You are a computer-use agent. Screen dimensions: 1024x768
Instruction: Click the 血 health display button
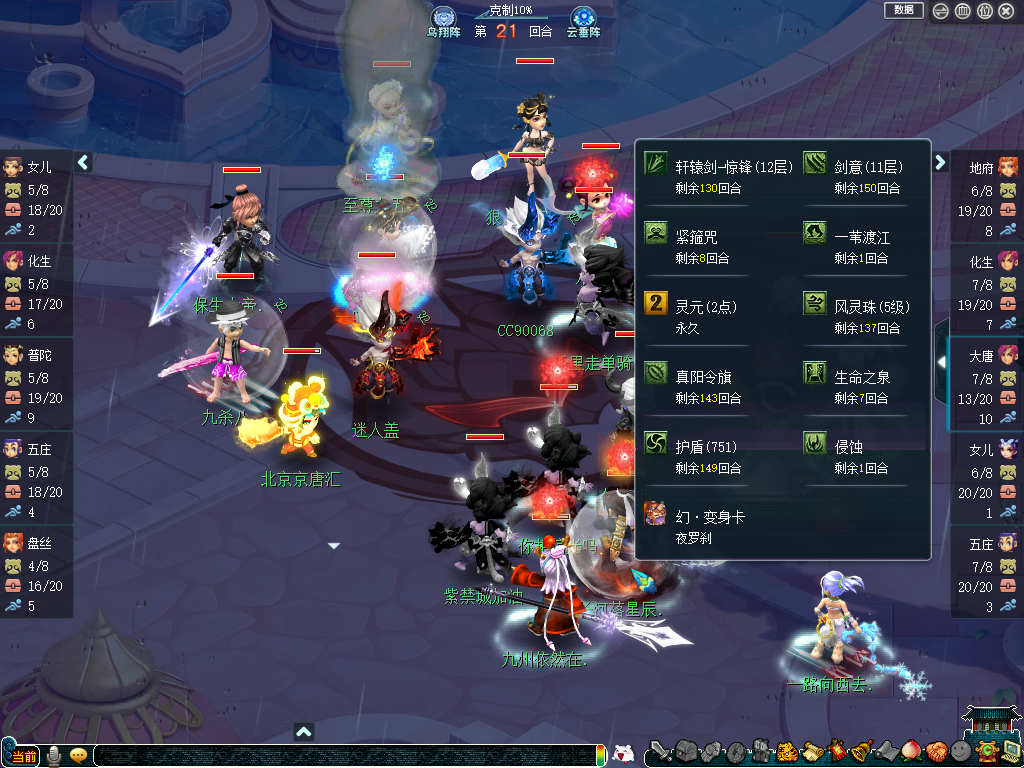[x=962, y=11]
